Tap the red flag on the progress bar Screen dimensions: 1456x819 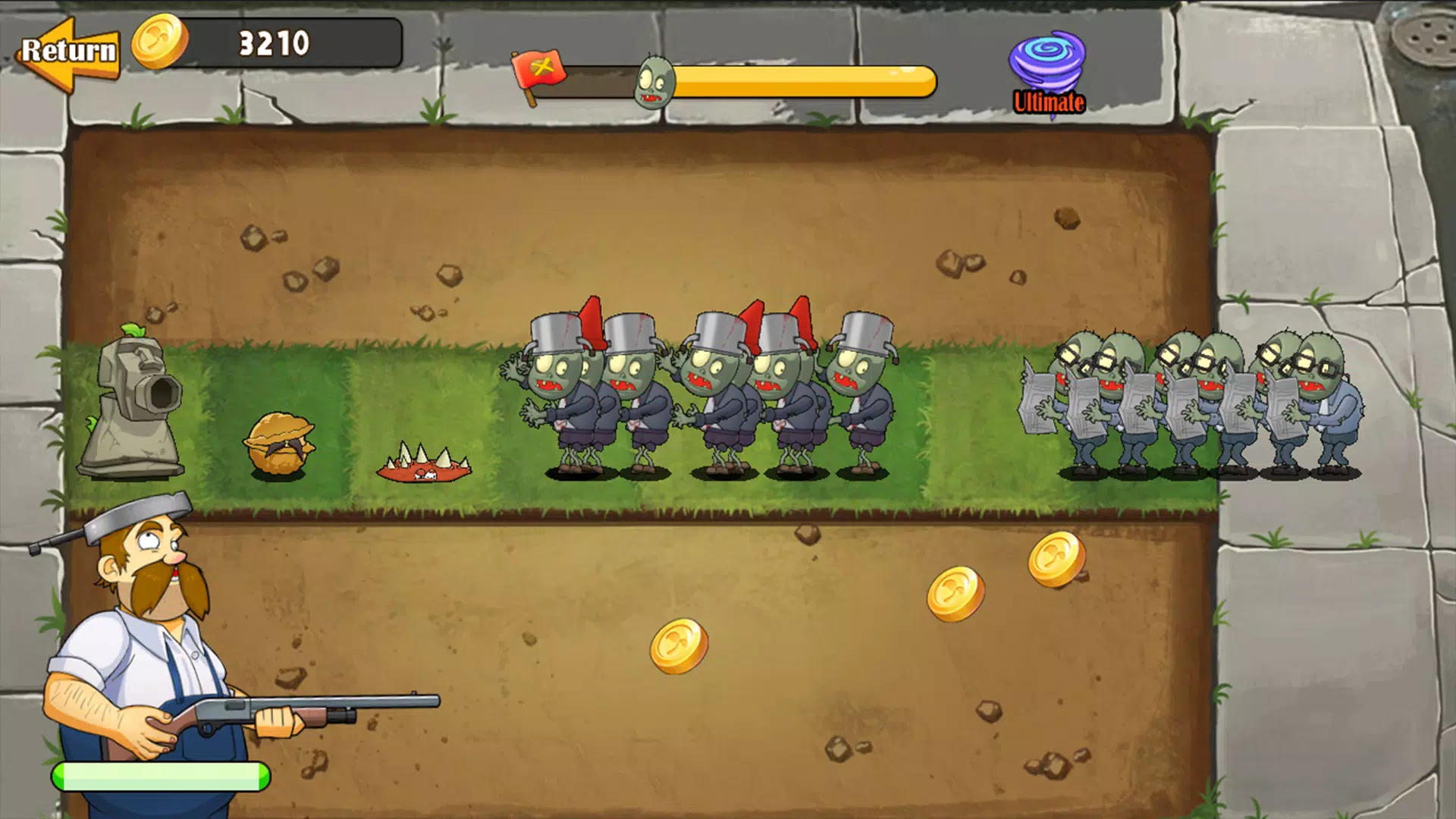(540, 72)
